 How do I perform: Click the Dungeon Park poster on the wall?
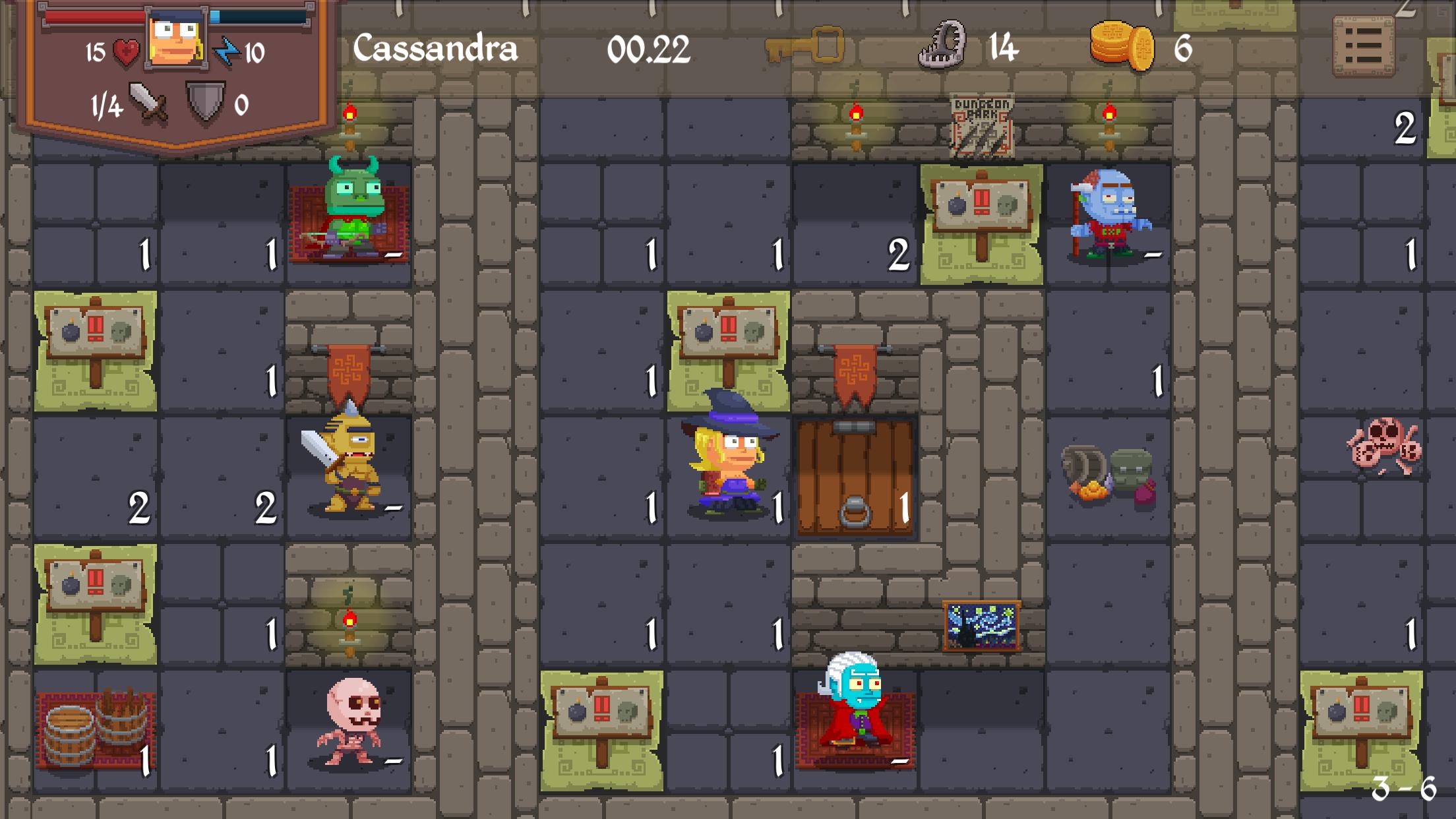pyautogui.click(x=983, y=122)
